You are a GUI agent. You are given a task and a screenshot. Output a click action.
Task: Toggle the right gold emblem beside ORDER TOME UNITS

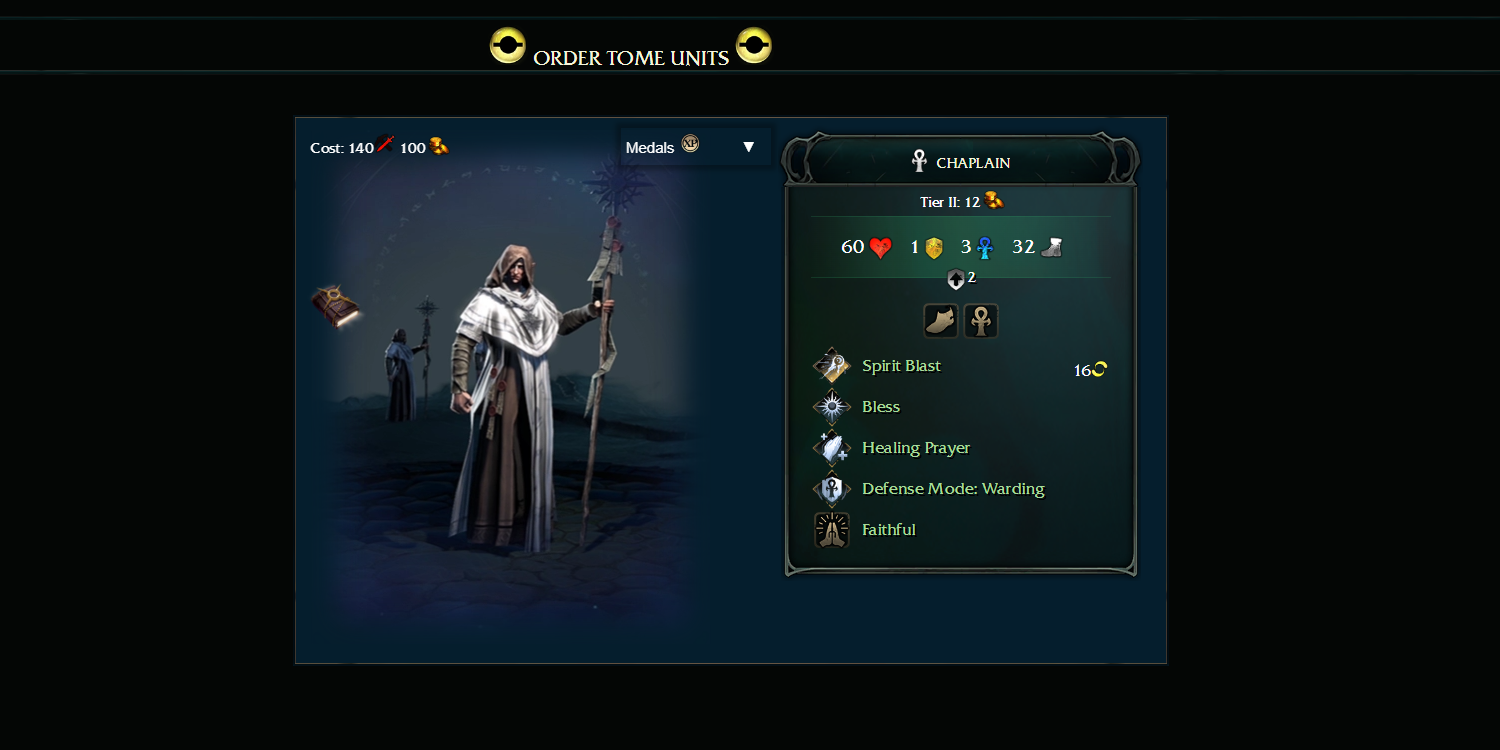pos(754,45)
